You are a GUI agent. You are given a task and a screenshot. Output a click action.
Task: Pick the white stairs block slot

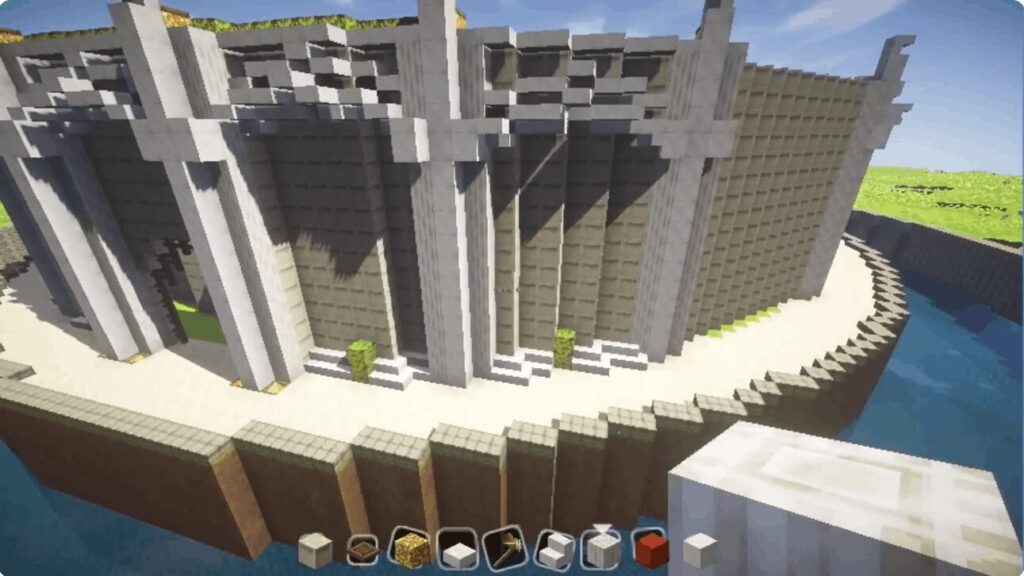[555, 549]
